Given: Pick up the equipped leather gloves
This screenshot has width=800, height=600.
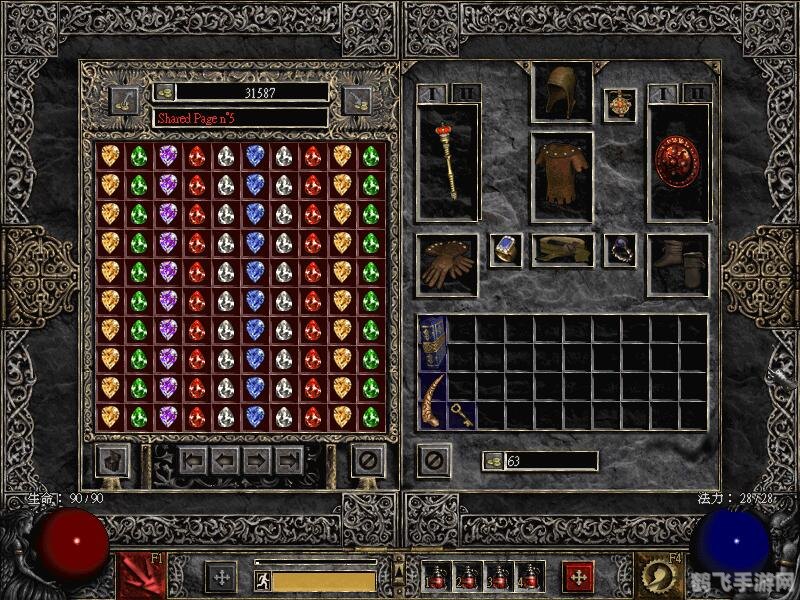Looking at the screenshot, I should click(447, 264).
